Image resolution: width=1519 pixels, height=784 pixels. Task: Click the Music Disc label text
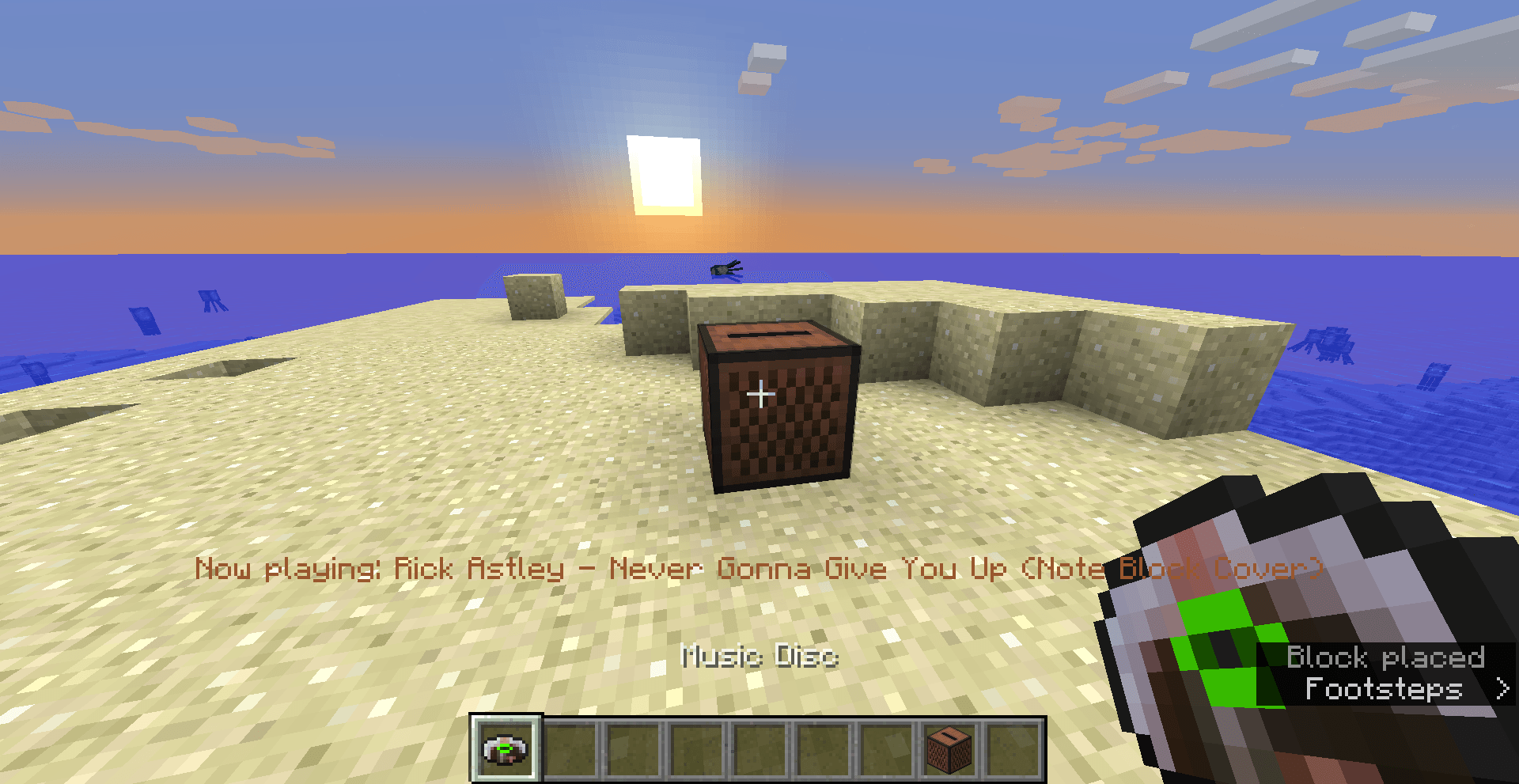click(x=759, y=657)
